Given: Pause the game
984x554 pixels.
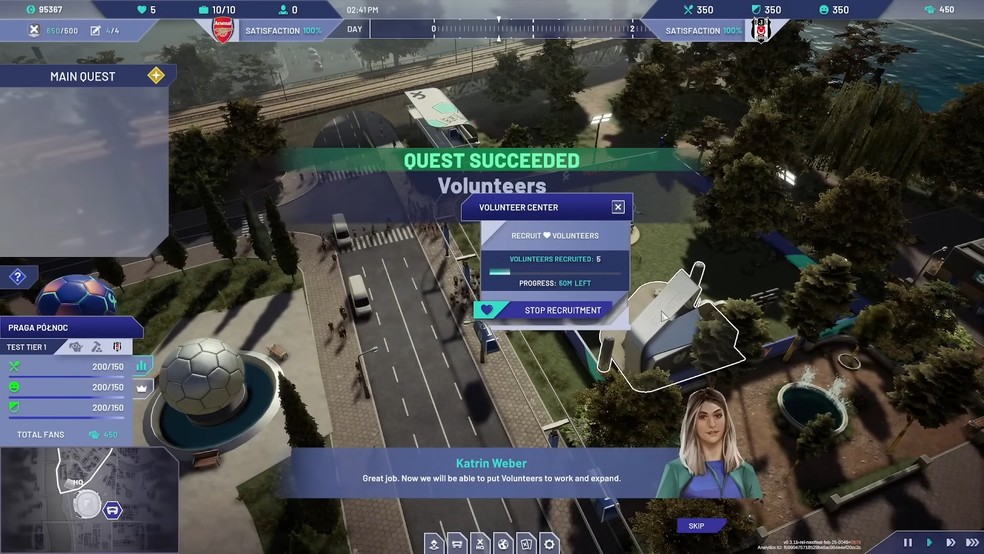Looking at the screenshot, I should pos(908,542).
